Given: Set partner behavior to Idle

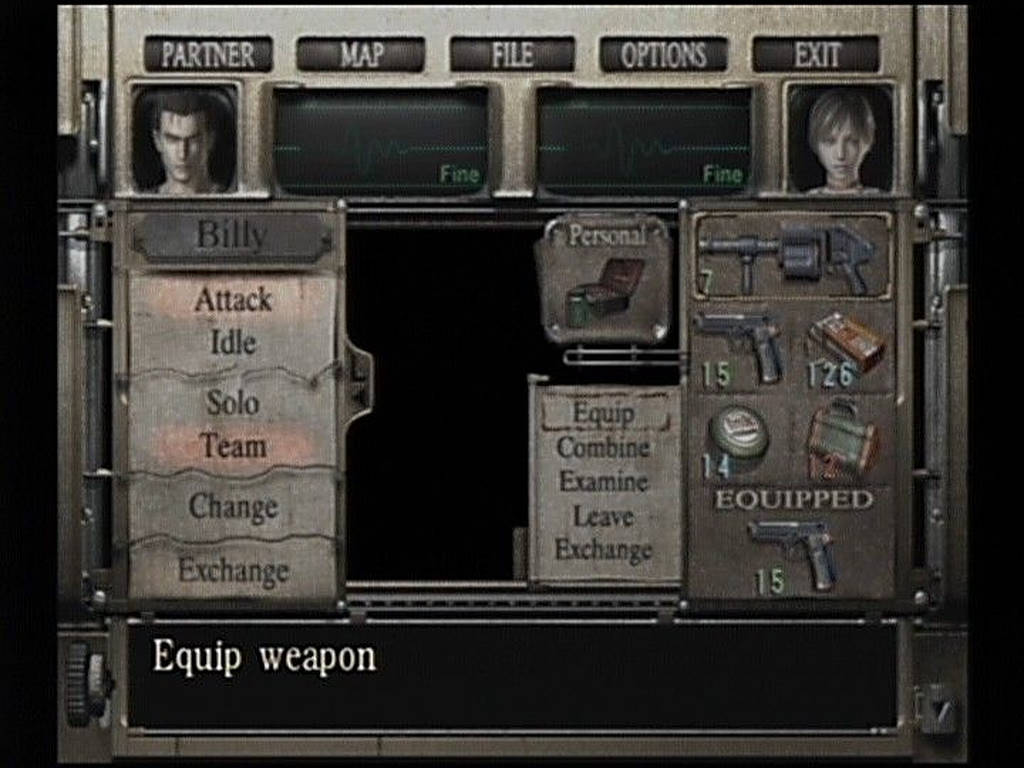Looking at the screenshot, I should tap(233, 342).
